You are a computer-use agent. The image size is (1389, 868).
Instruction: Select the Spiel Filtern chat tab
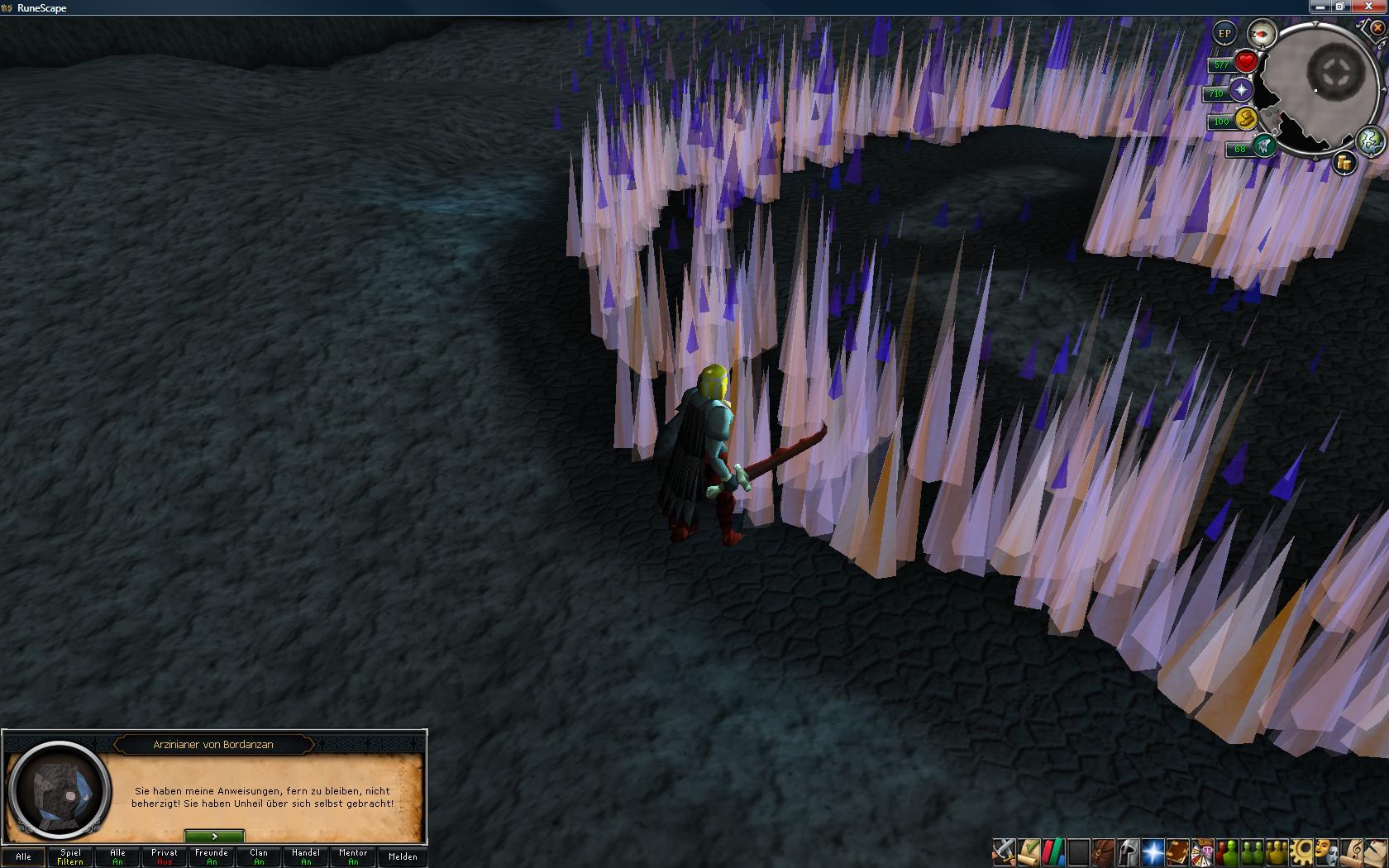click(70, 856)
